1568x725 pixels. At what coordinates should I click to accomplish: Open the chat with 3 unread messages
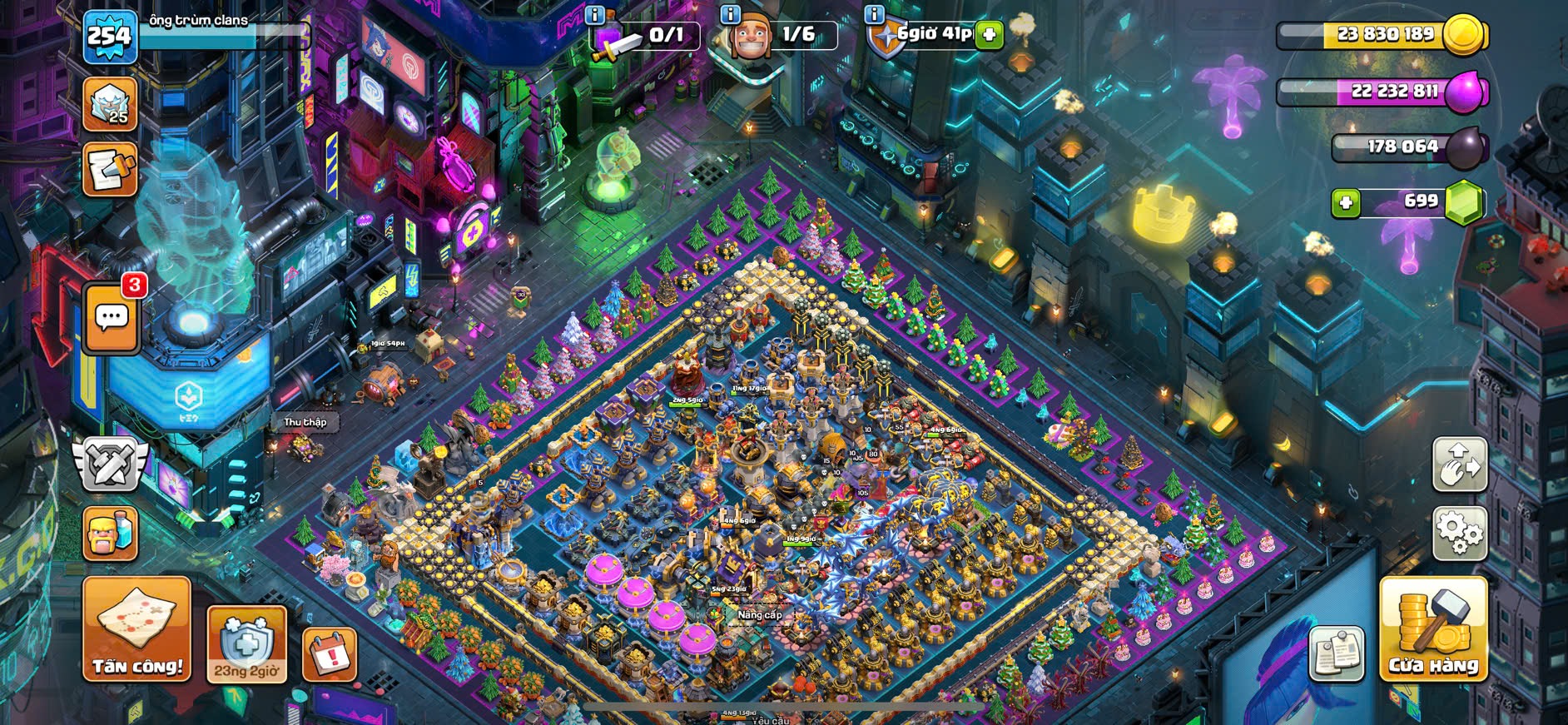[x=112, y=318]
